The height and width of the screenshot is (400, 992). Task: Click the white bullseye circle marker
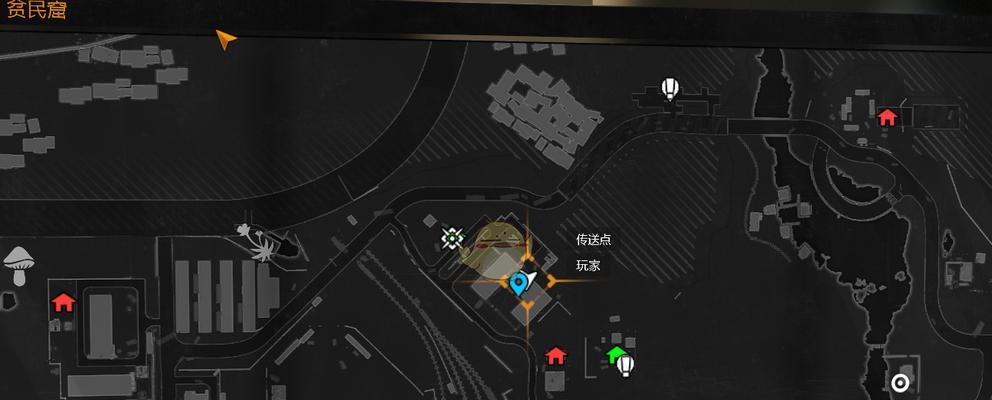tap(900, 382)
